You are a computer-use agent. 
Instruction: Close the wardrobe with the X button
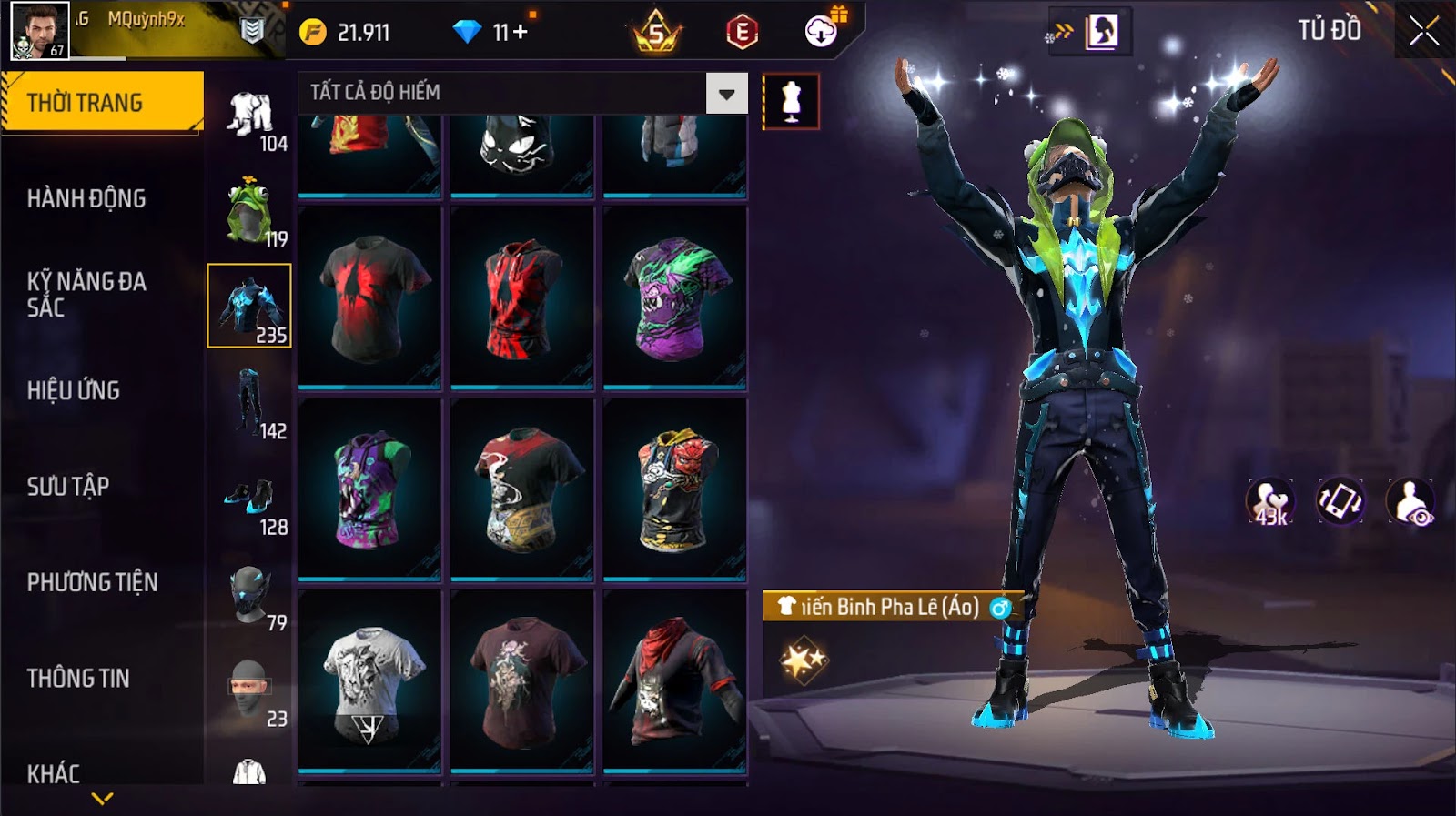(x=1423, y=33)
